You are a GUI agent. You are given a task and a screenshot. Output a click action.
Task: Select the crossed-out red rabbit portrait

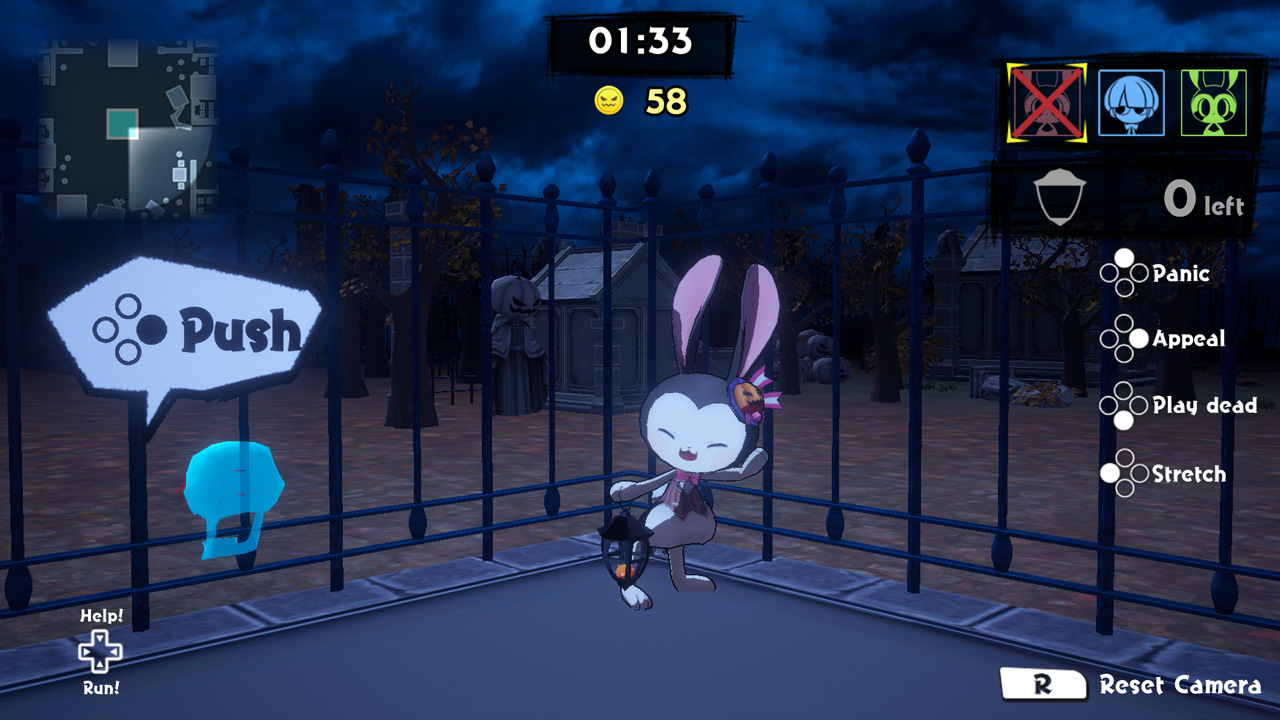click(x=1048, y=103)
